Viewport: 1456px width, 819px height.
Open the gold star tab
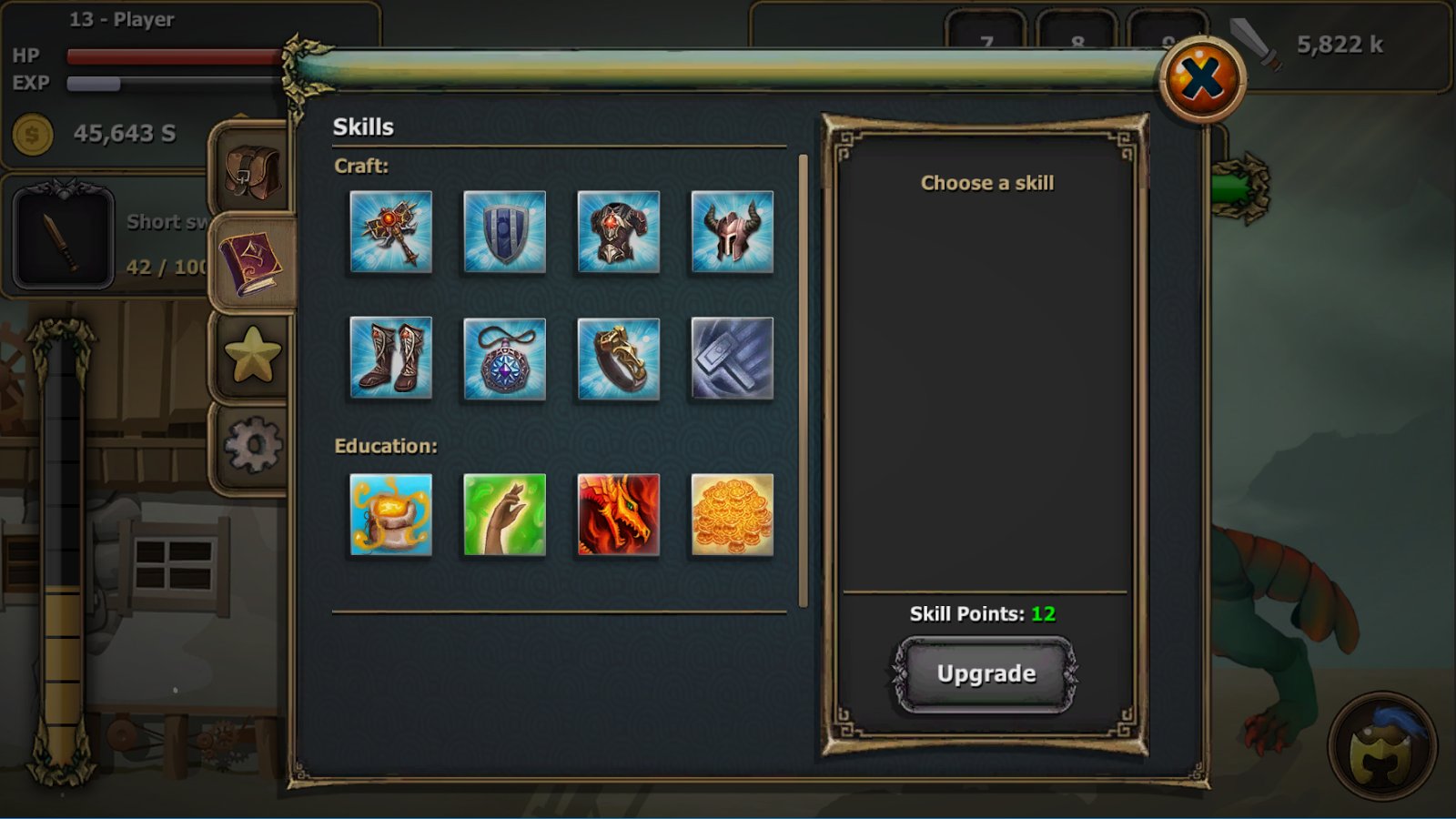point(252,355)
